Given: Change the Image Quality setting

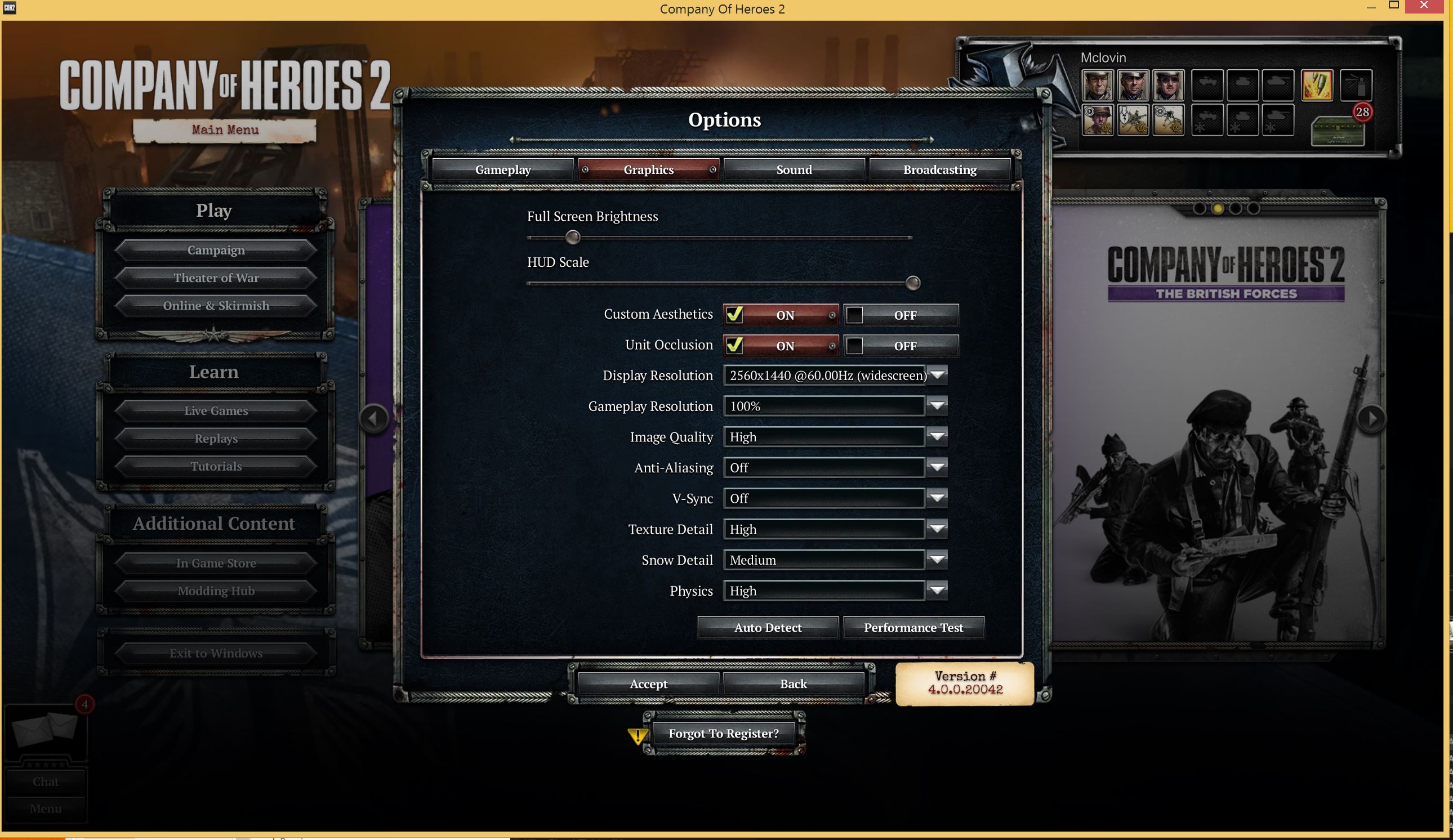Looking at the screenshot, I should 937,437.
